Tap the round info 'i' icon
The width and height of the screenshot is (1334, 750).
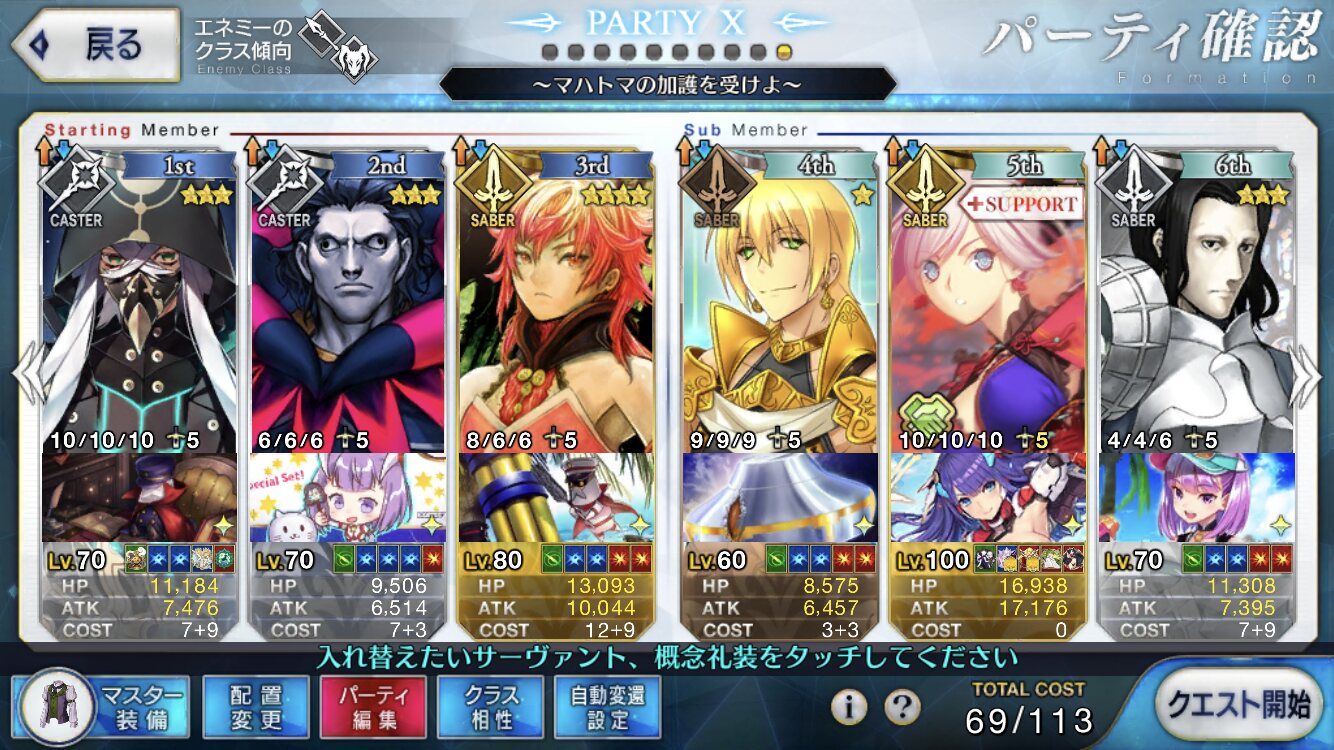point(849,707)
